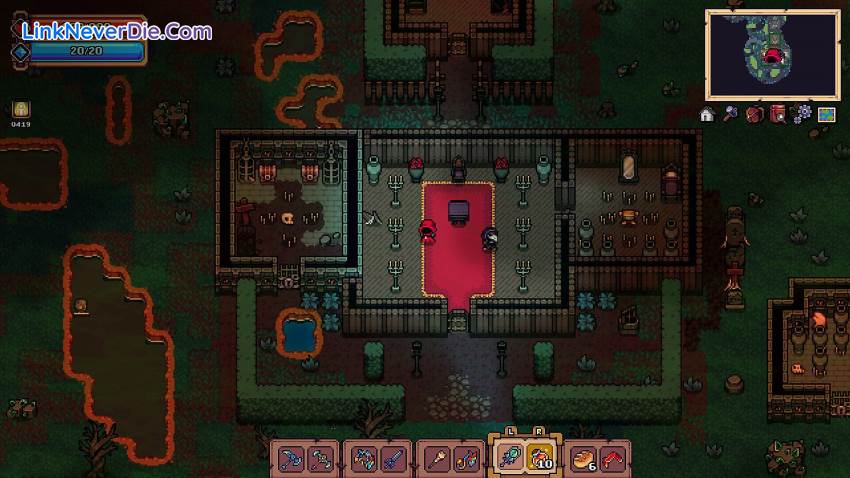Screen dimensions: 850x478
Task: Select the bread food slot with 6
Action: click(x=583, y=458)
